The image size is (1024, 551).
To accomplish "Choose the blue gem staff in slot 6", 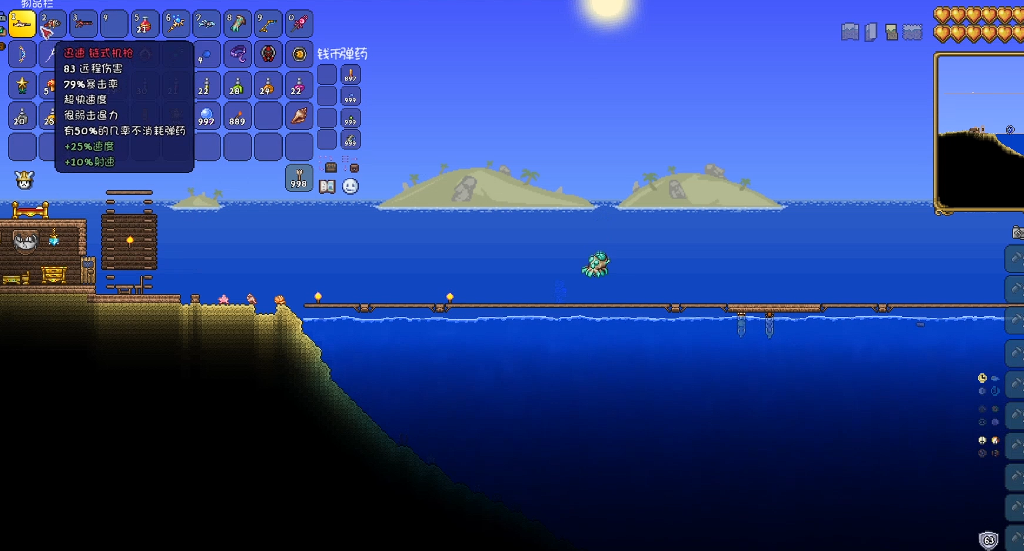I will pos(176,24).
